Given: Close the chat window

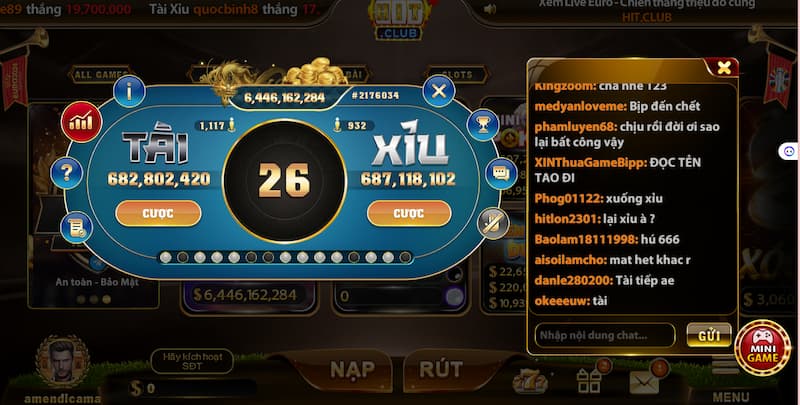Looking at the screenshot, I should tap(722, 68).
